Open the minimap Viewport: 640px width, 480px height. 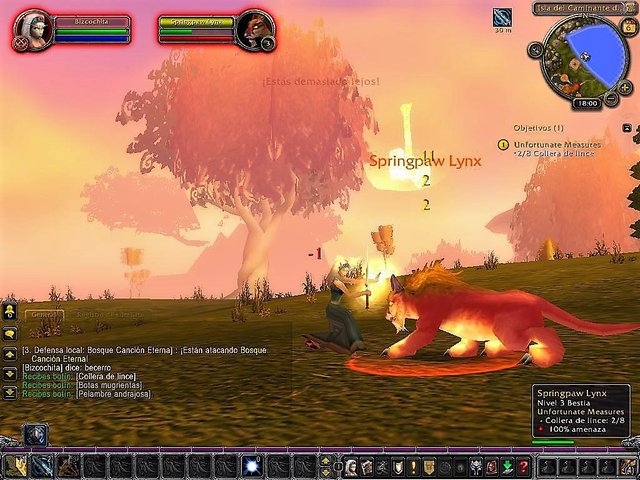point(583,55)
